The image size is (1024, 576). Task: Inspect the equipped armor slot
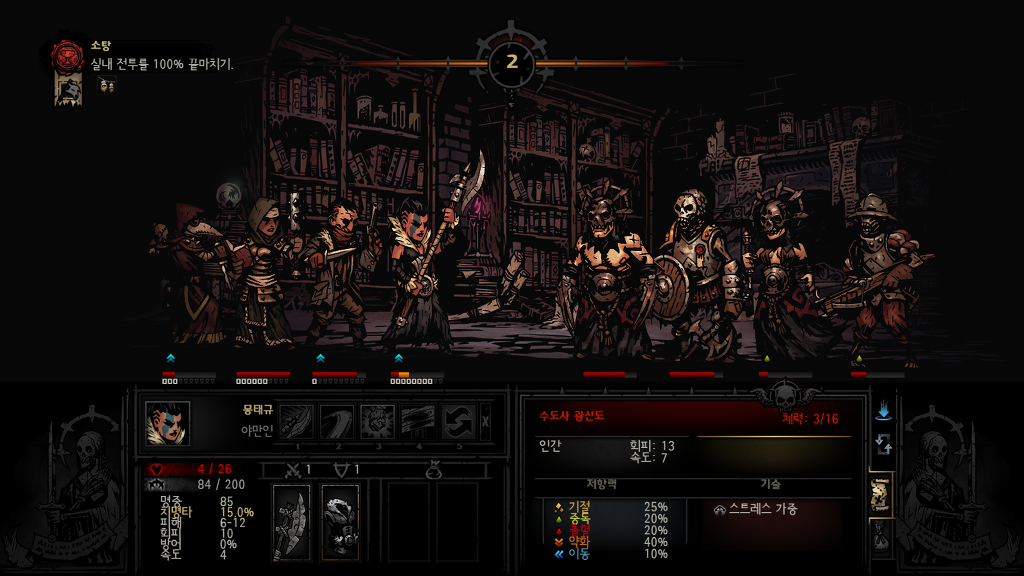(340, 521)
